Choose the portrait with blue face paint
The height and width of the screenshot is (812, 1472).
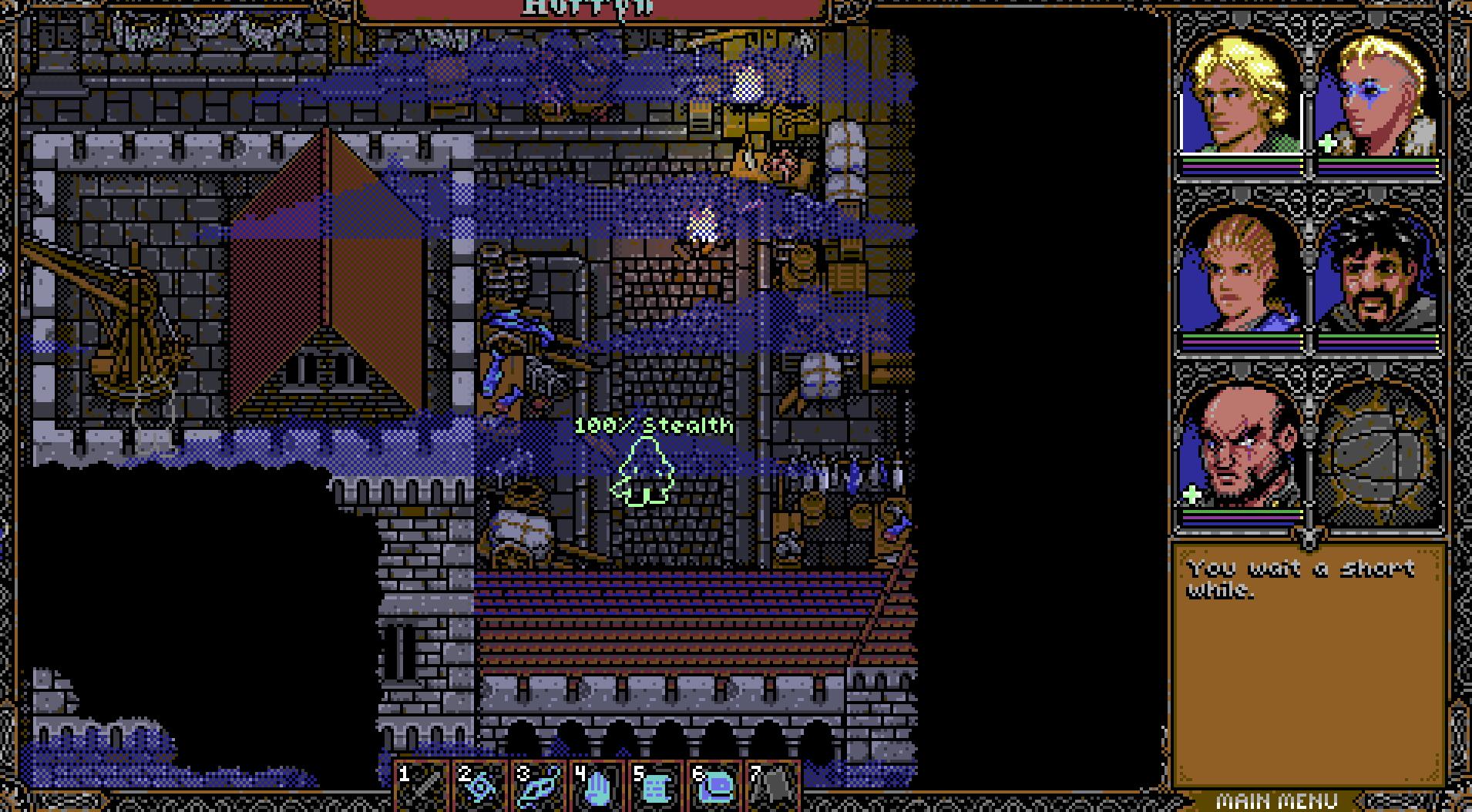tap(1376, 96)
